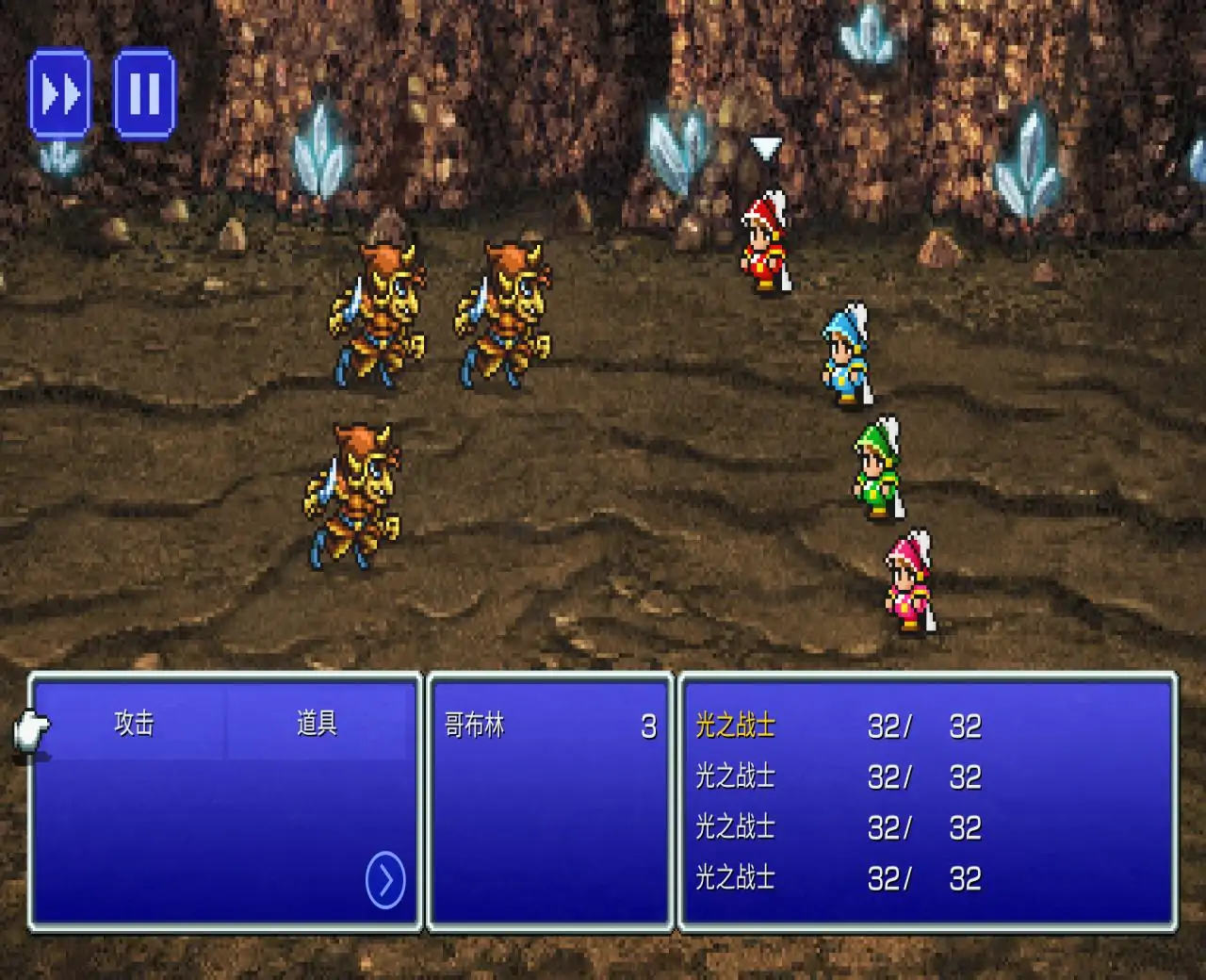The width and height of the screenshot is (1206, 980).
Task: Select the 哥布林 enemy group entry
Action: (550, 726)
